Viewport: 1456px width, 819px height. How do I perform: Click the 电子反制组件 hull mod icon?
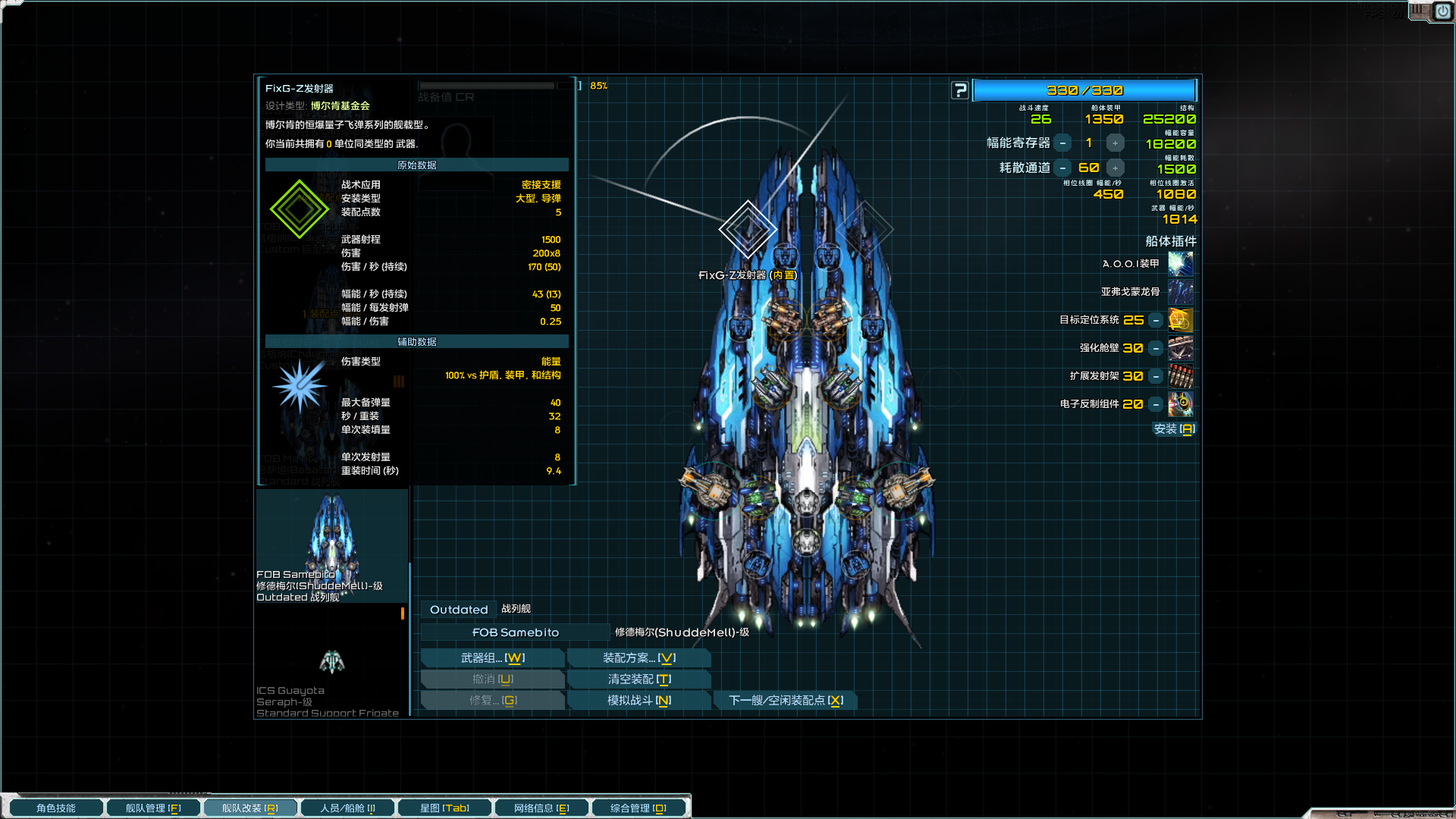(1181, 404)
